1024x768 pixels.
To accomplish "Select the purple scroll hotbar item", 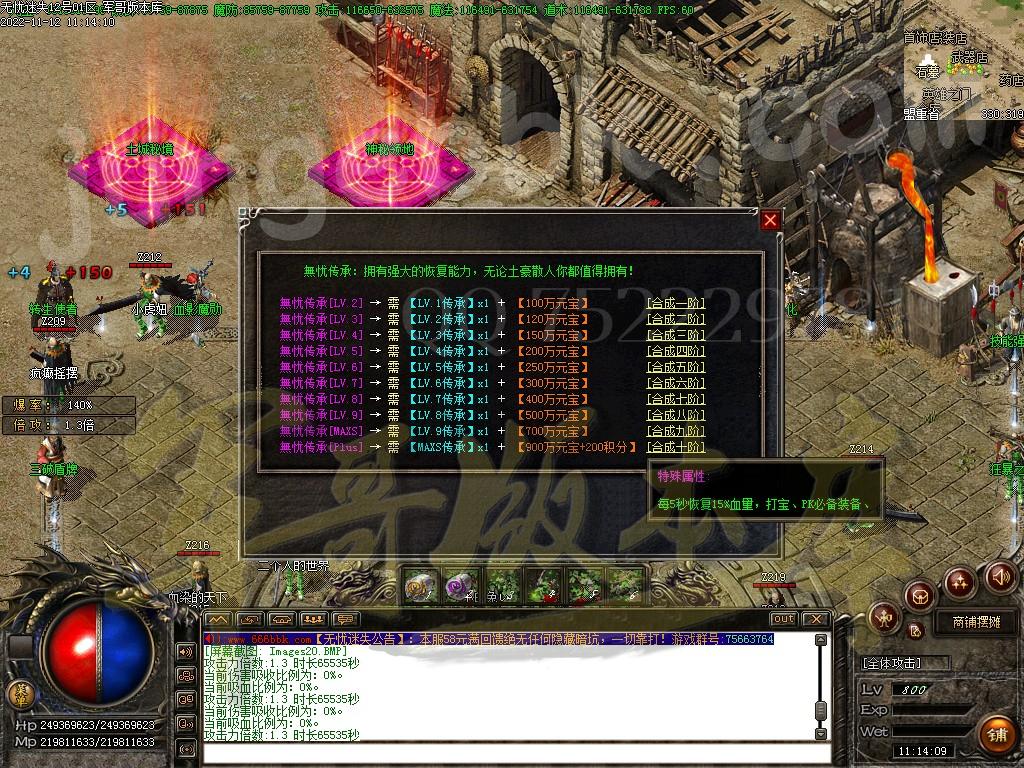I will tap(460, 586).
